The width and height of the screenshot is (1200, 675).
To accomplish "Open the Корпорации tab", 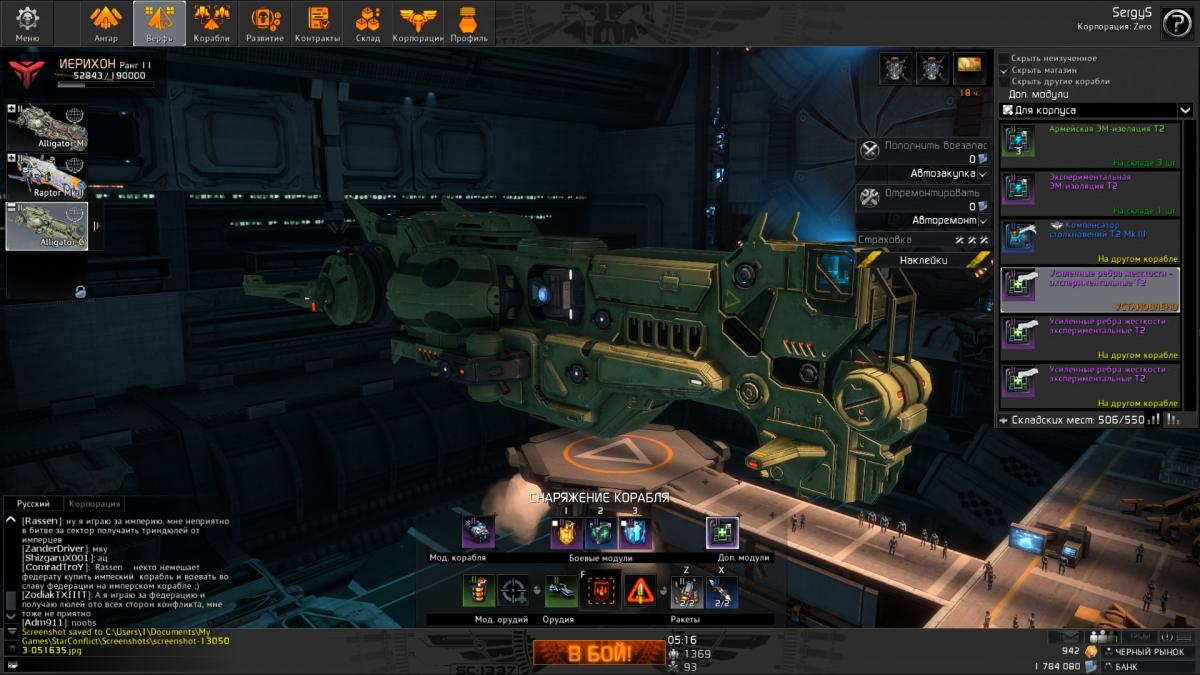I will tap(418, 23).
